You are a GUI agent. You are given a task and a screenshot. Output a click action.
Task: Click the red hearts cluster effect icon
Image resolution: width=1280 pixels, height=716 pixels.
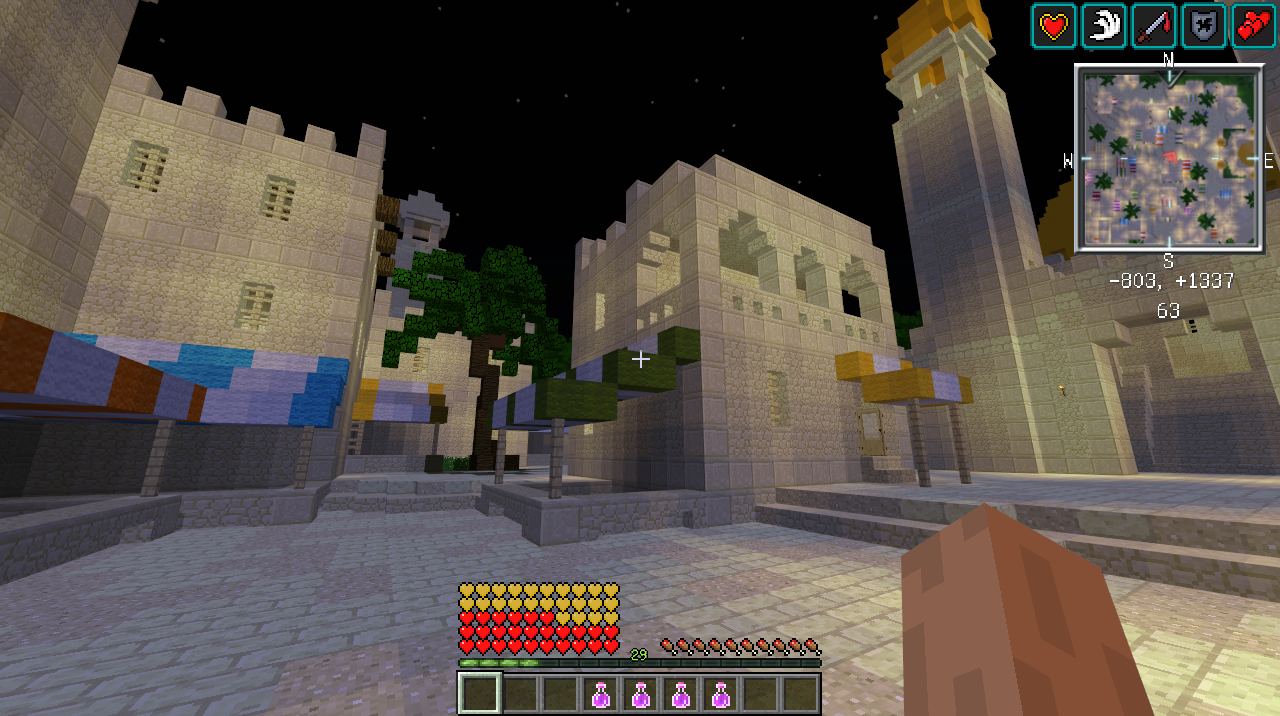[1253, 26]
